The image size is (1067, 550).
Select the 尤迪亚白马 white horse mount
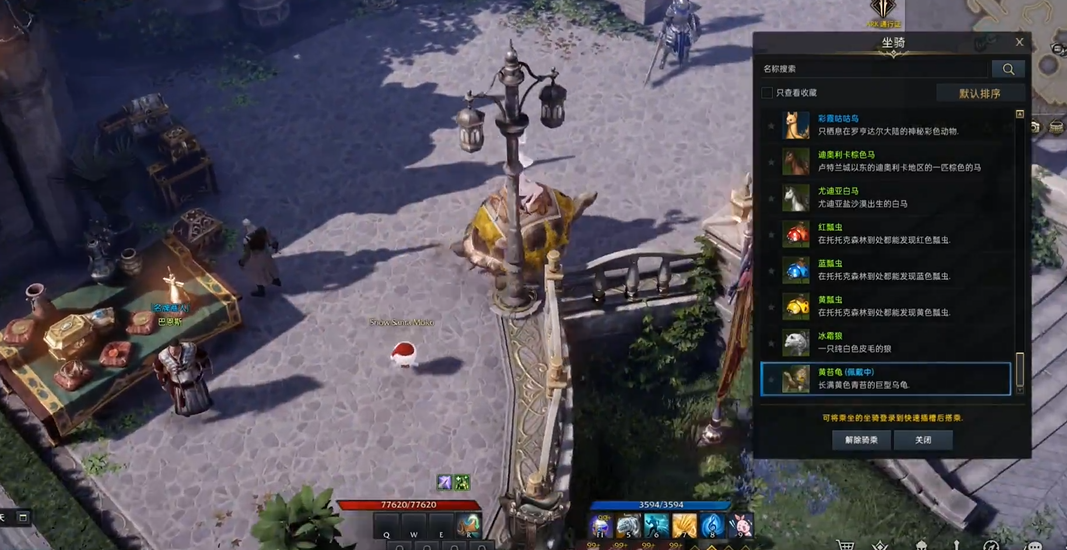tap(890, 197)
